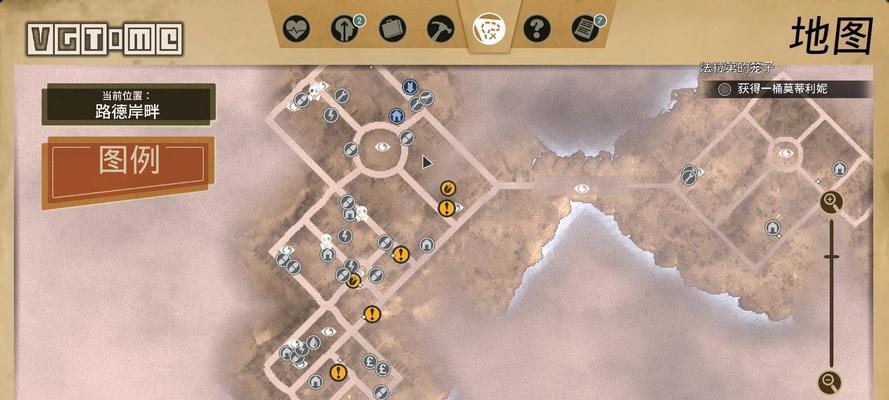This screenshot has width=889, height=400.
Task: Select the eye marker inside the roundabout
Action: (x=382, y=147)
